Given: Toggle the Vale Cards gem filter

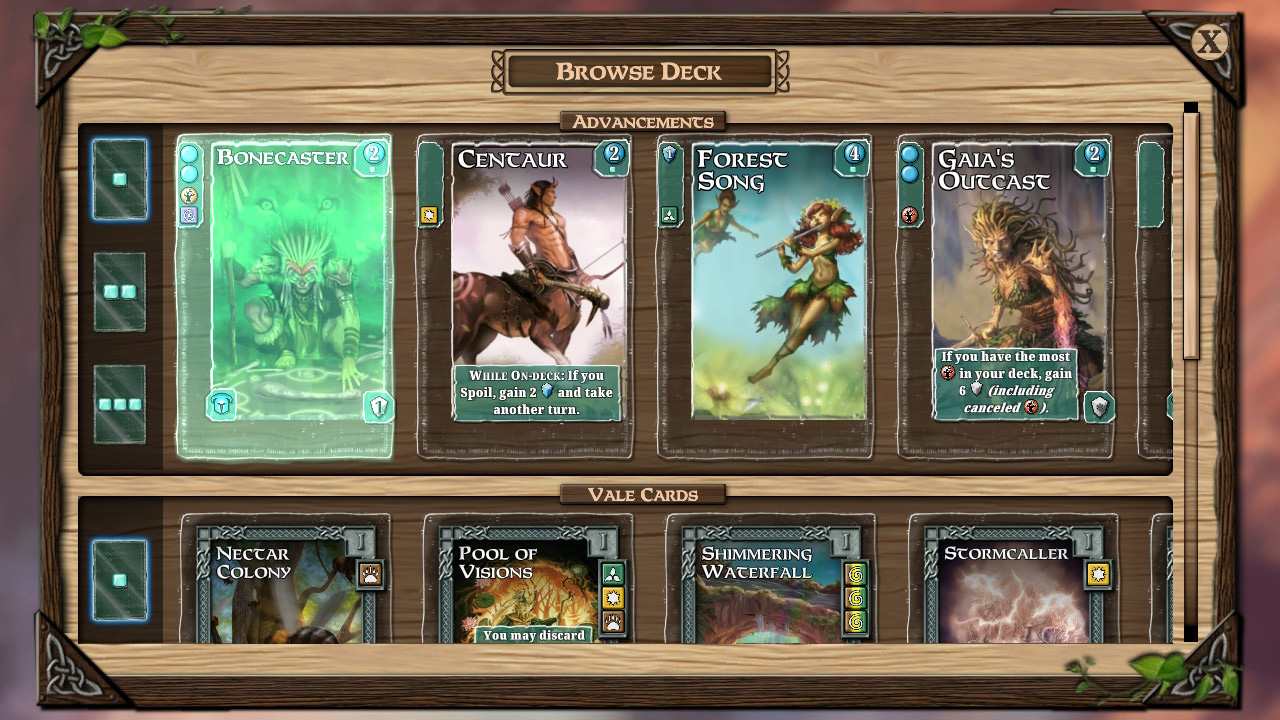Looking at the screenshot, I should (119, 579).
